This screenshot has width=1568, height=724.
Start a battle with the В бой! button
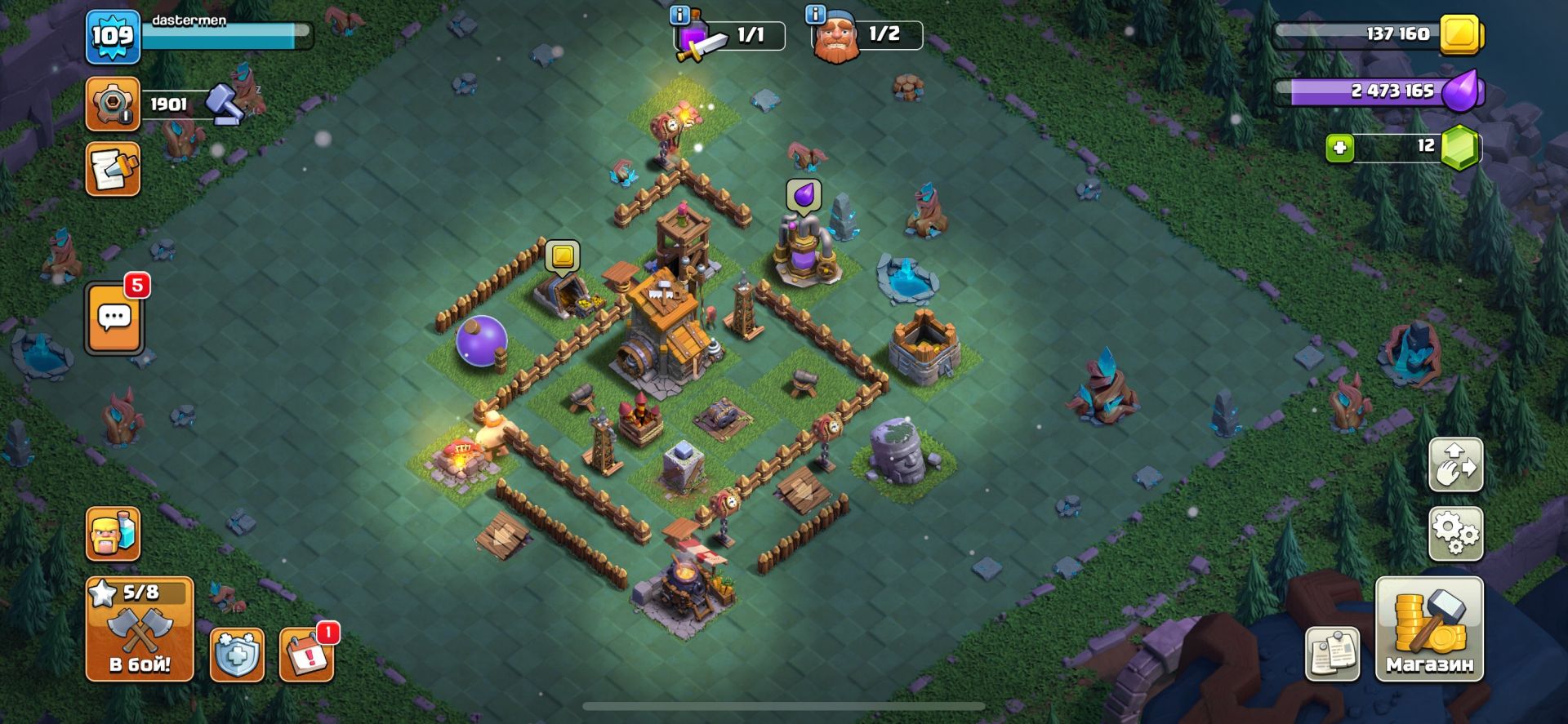tap(140, 629)
